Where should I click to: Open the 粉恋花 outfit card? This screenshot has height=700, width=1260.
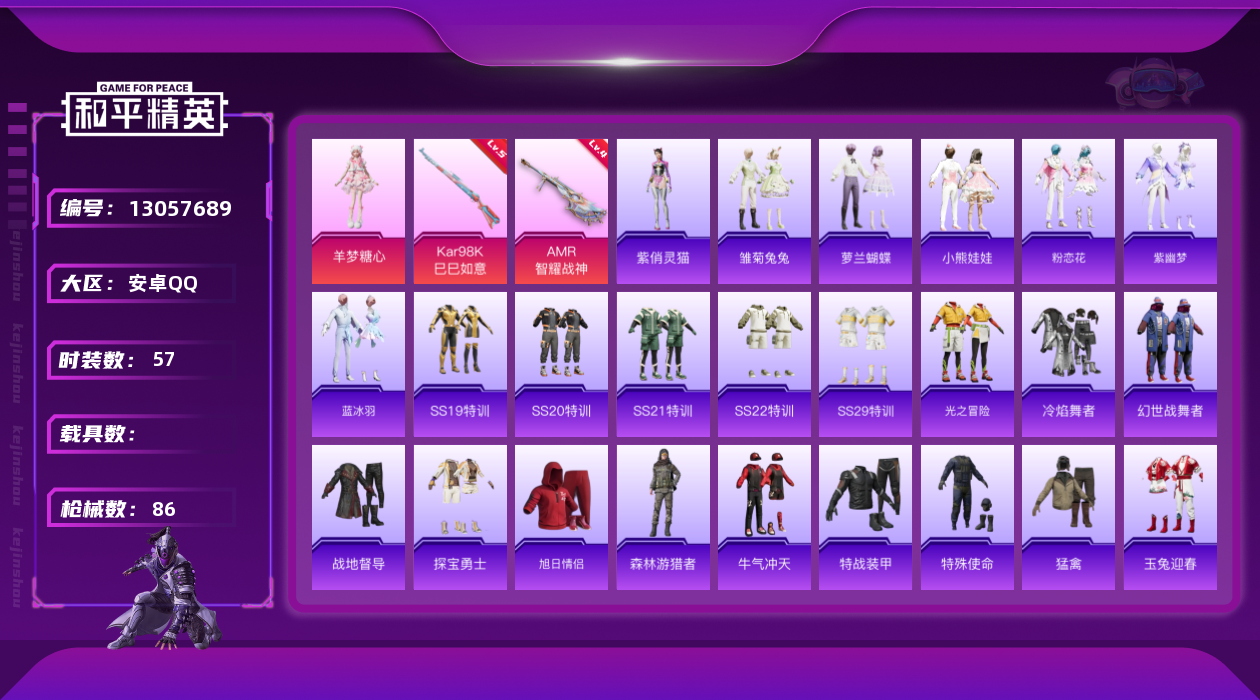(1068, 210)
